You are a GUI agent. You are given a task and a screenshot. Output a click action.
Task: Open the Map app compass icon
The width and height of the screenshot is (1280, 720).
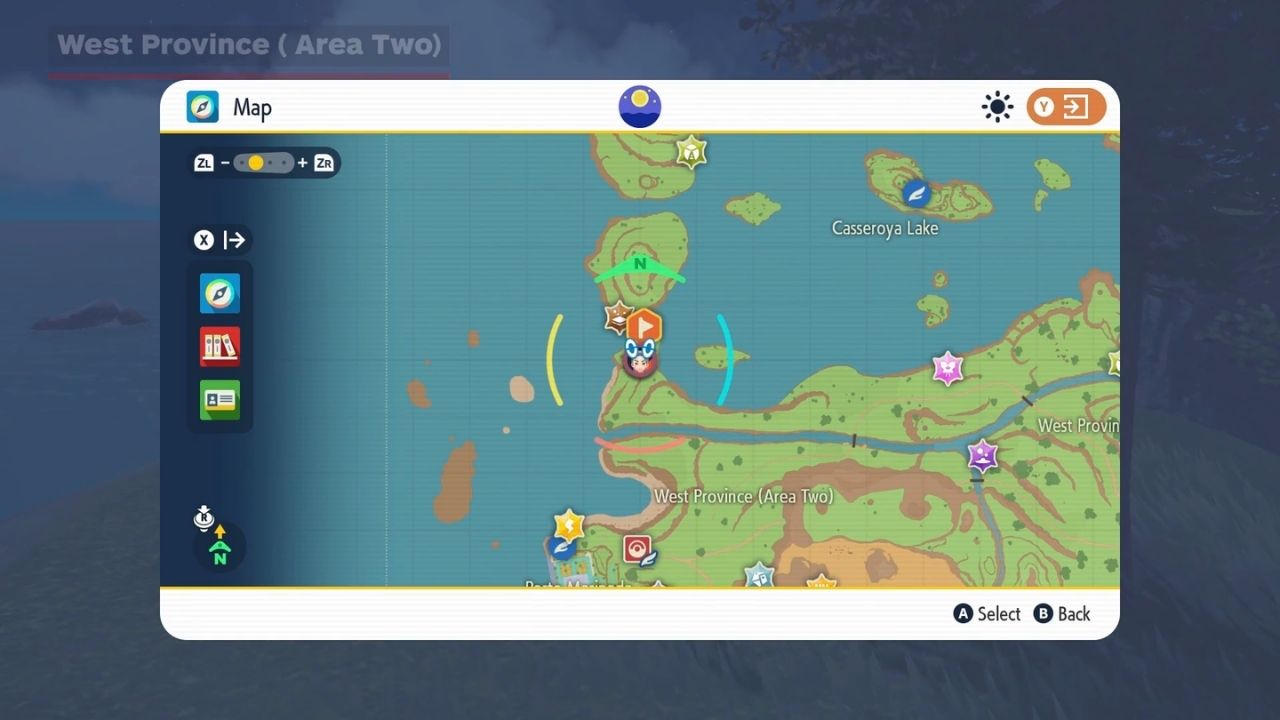click(x=220, y=293)
